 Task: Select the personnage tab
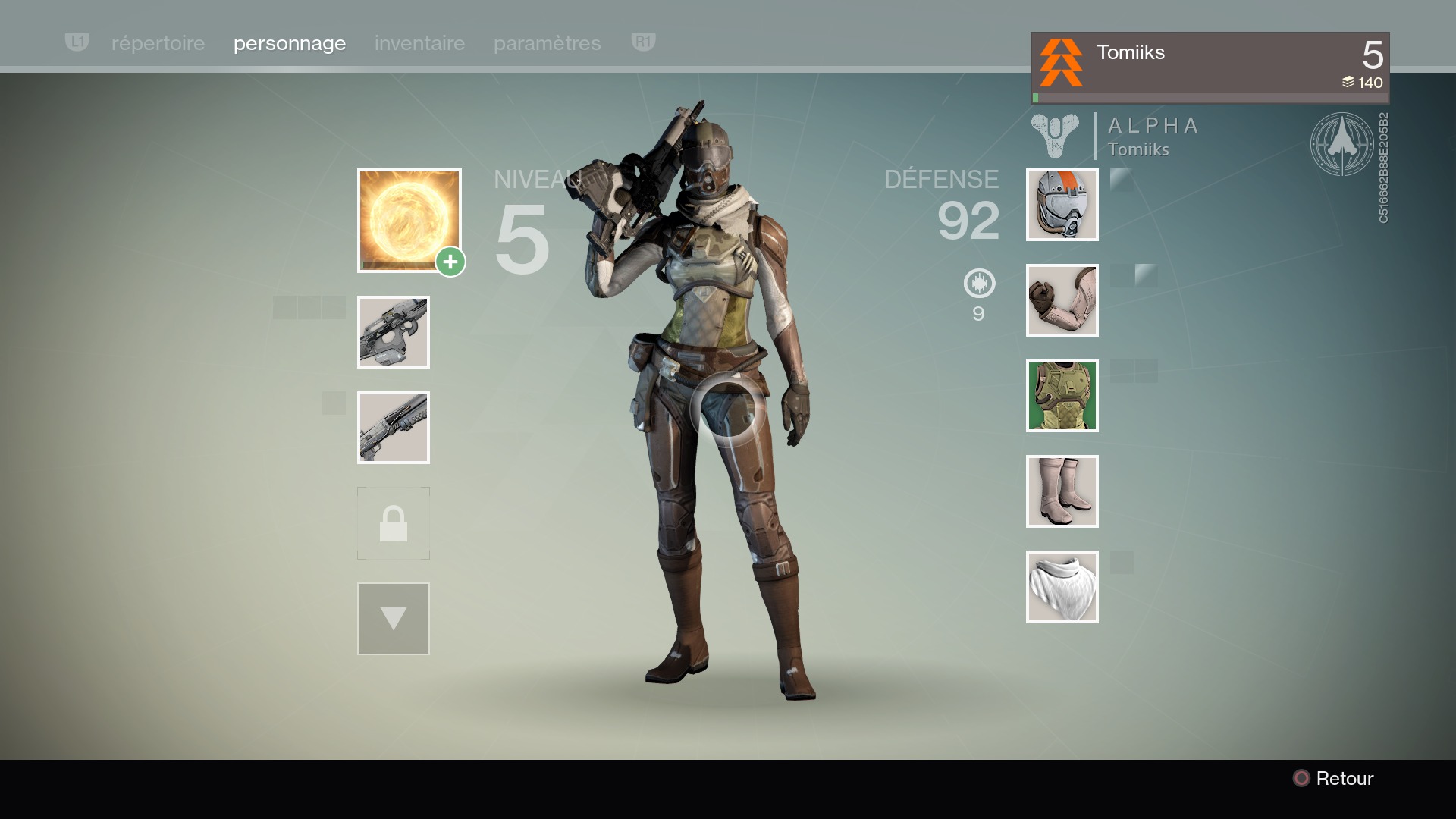coord(290,43)
